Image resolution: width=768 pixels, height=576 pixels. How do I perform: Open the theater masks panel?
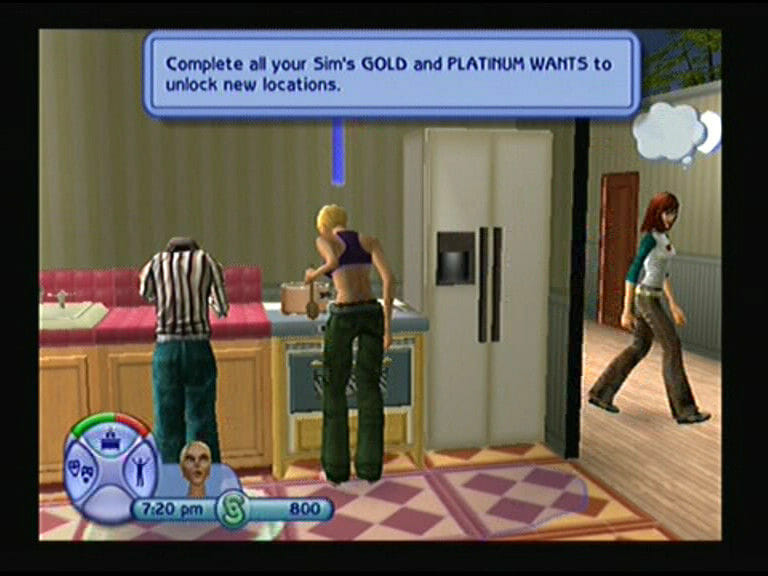[82, 468]
